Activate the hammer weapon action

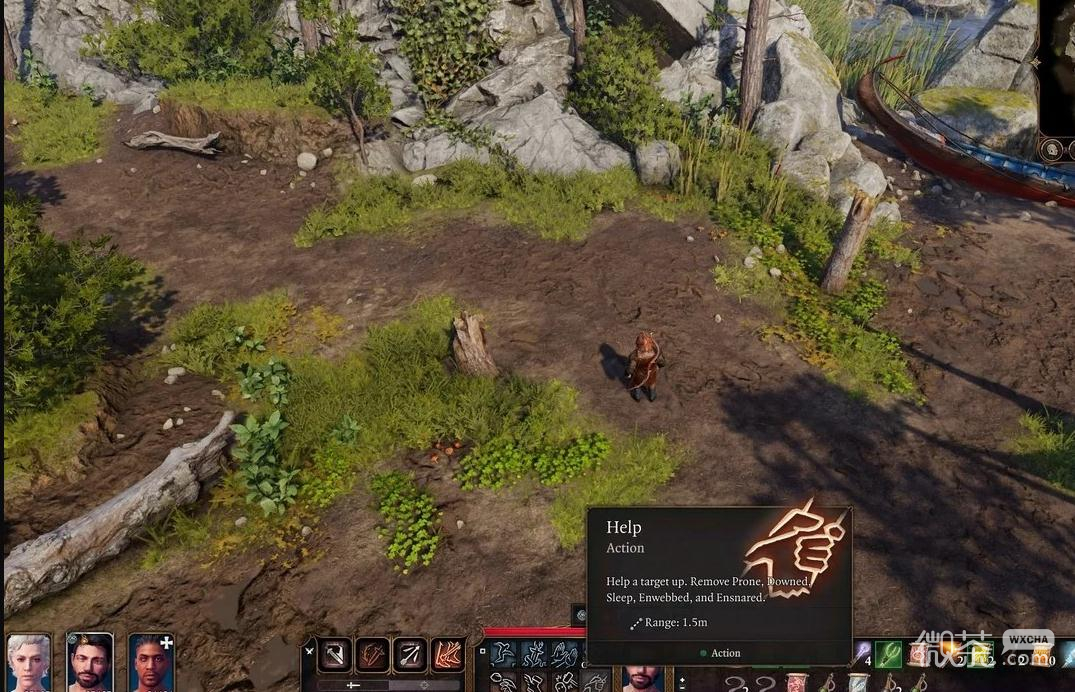tap(334, 655)
